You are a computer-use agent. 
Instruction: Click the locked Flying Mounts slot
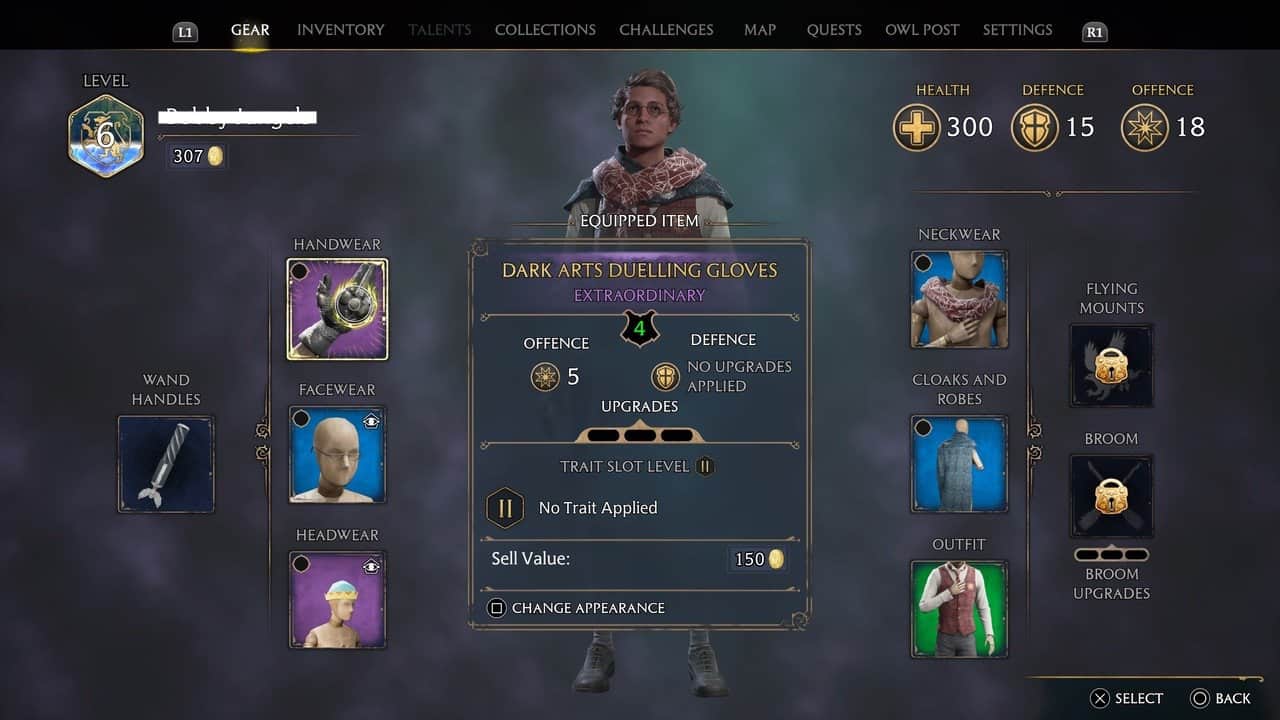click(x=1111, y=365)
